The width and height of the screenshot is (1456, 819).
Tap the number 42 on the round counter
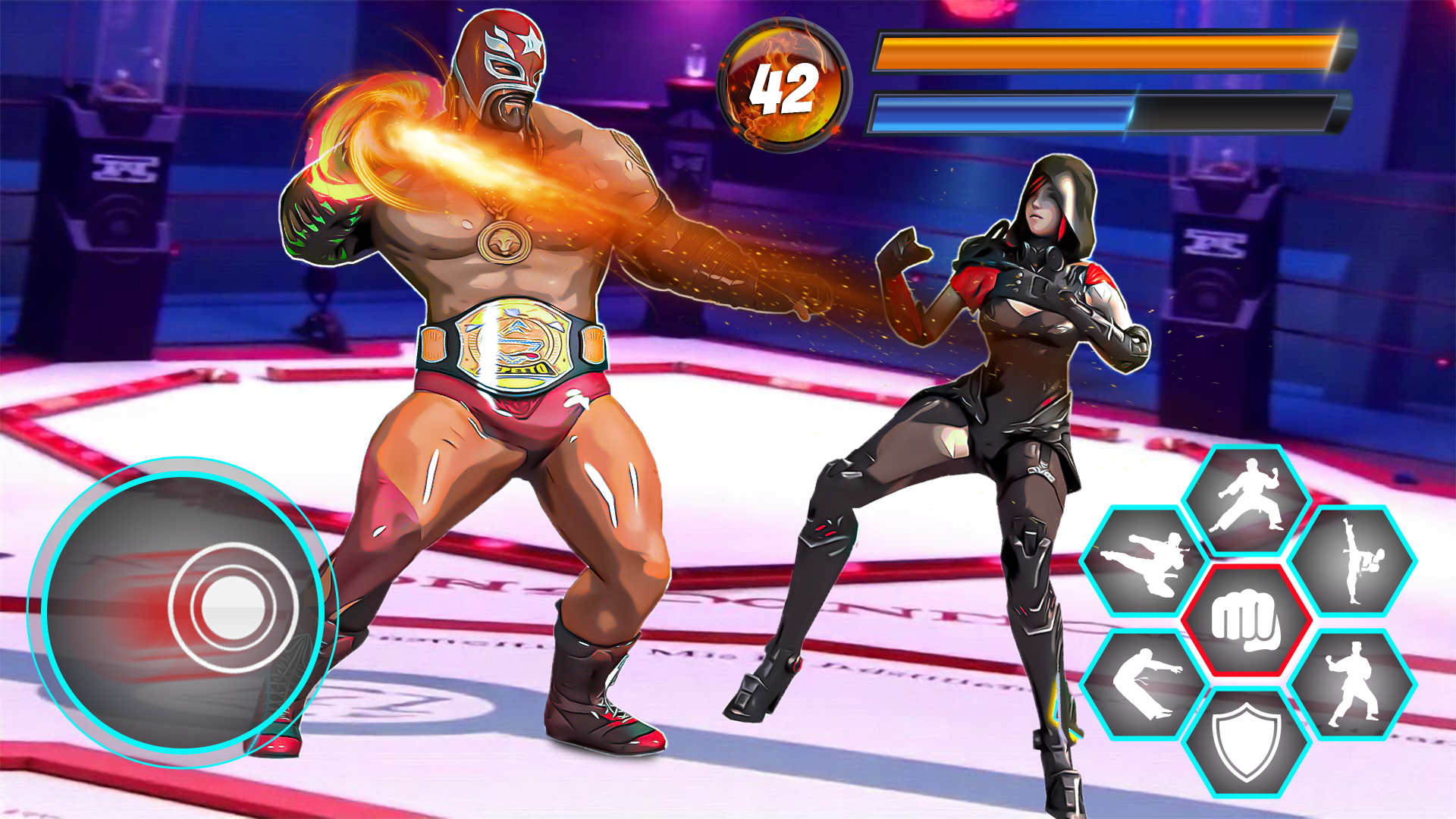pyautogui.click(x=785, y=89)
